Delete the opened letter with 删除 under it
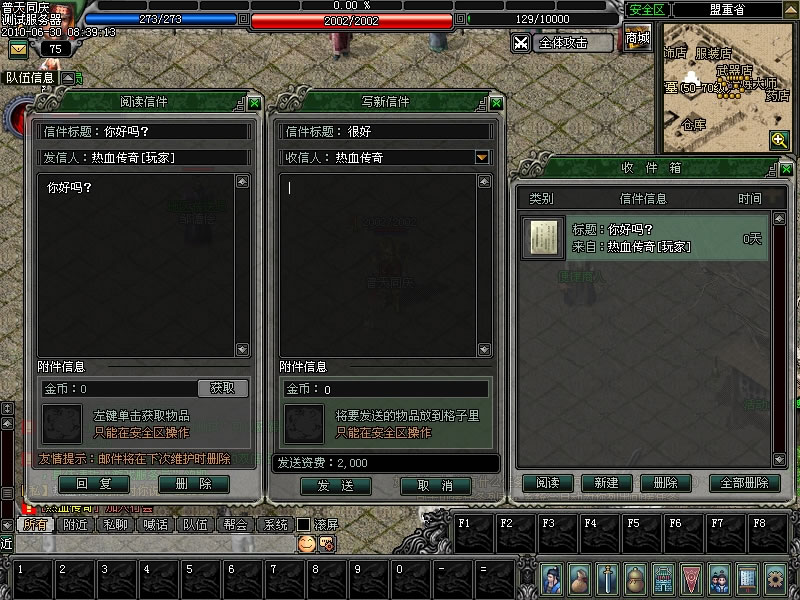The image size is (800, 600). point(193,484)
